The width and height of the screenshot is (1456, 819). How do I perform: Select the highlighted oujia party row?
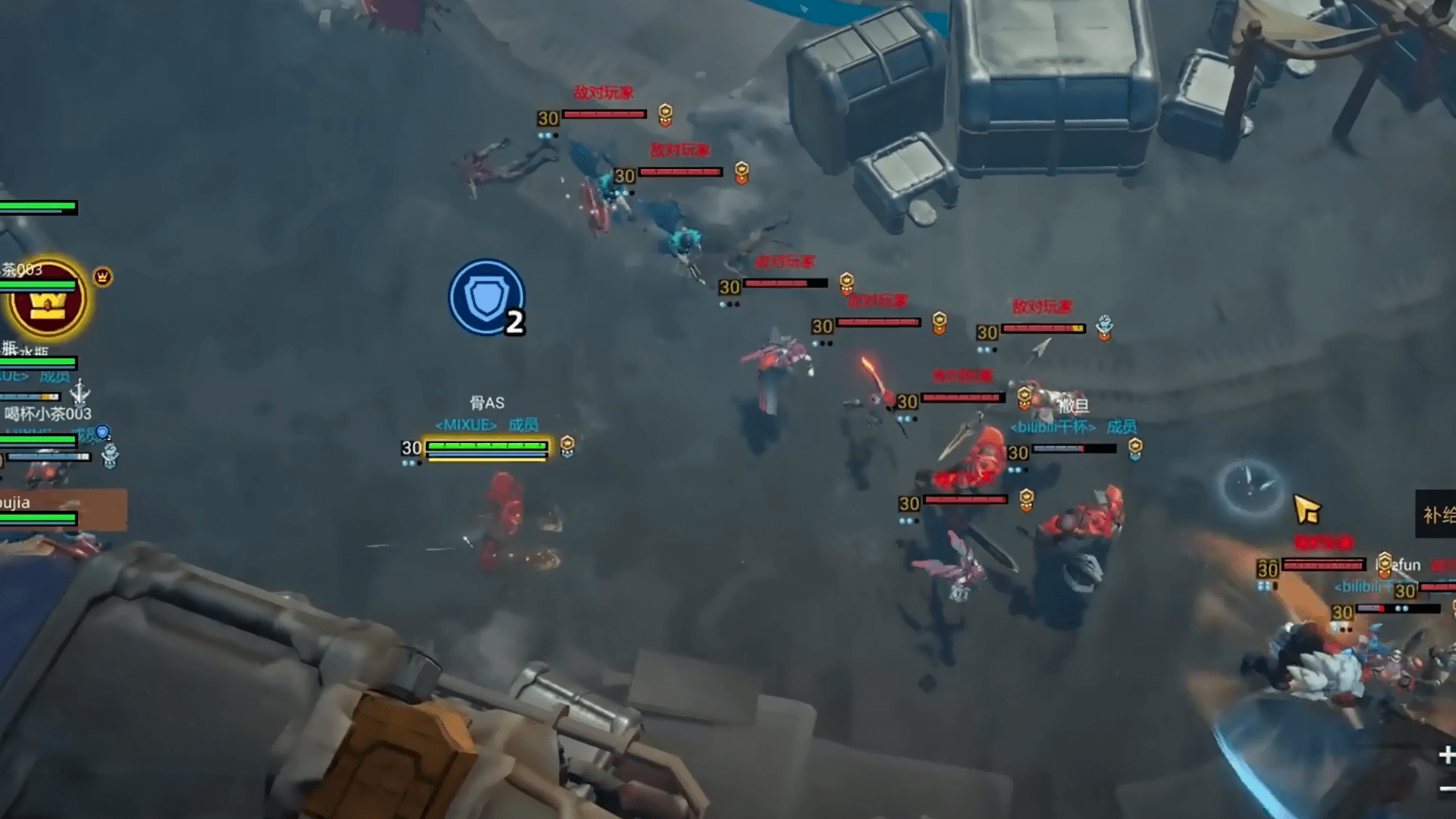(61, 510)
